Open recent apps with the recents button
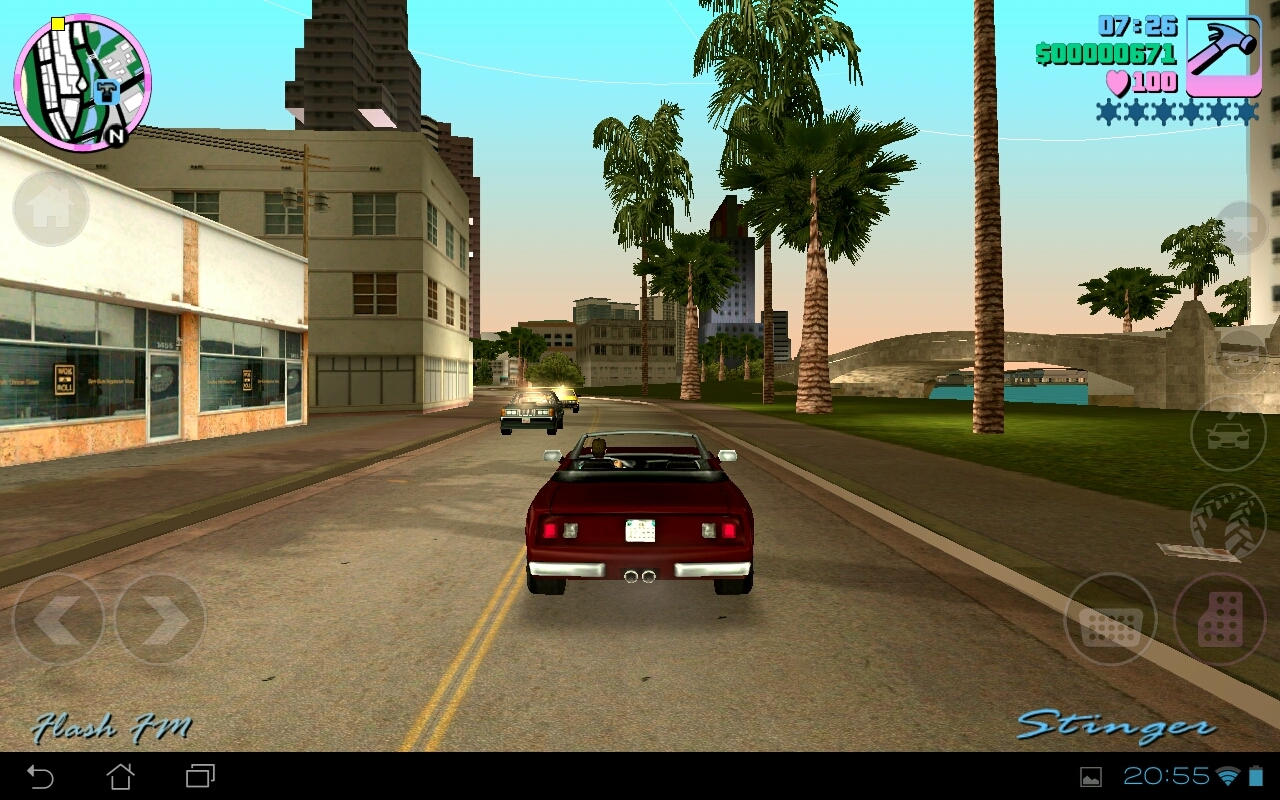The height and width of the screenshot is (800, 1280). click(200, 774)
